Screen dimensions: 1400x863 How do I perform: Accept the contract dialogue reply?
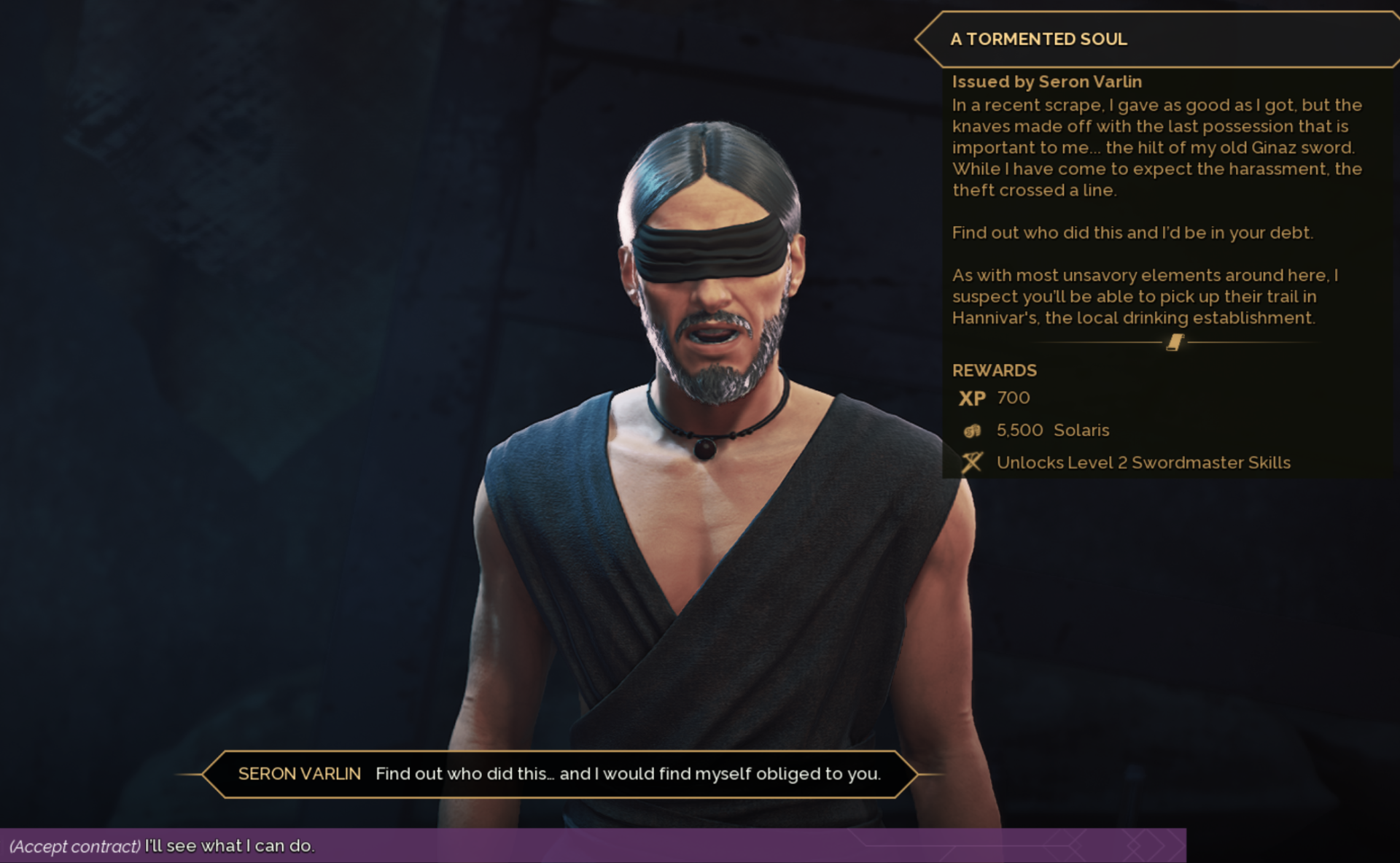click(162, 846)
